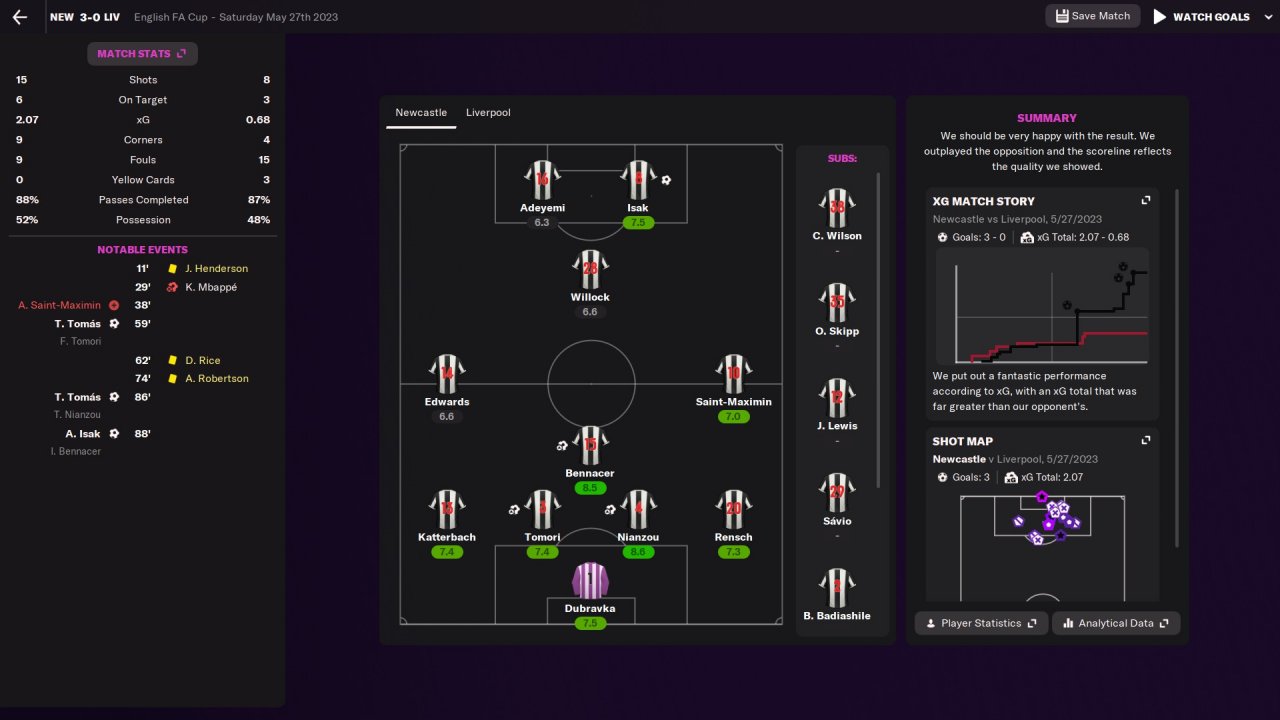Image resolution: width=1280 pixels, height=720 pixels.
Task: Open T. Tomás's 59' goal event
Action: pyautogui.click(x=80, y=324)
